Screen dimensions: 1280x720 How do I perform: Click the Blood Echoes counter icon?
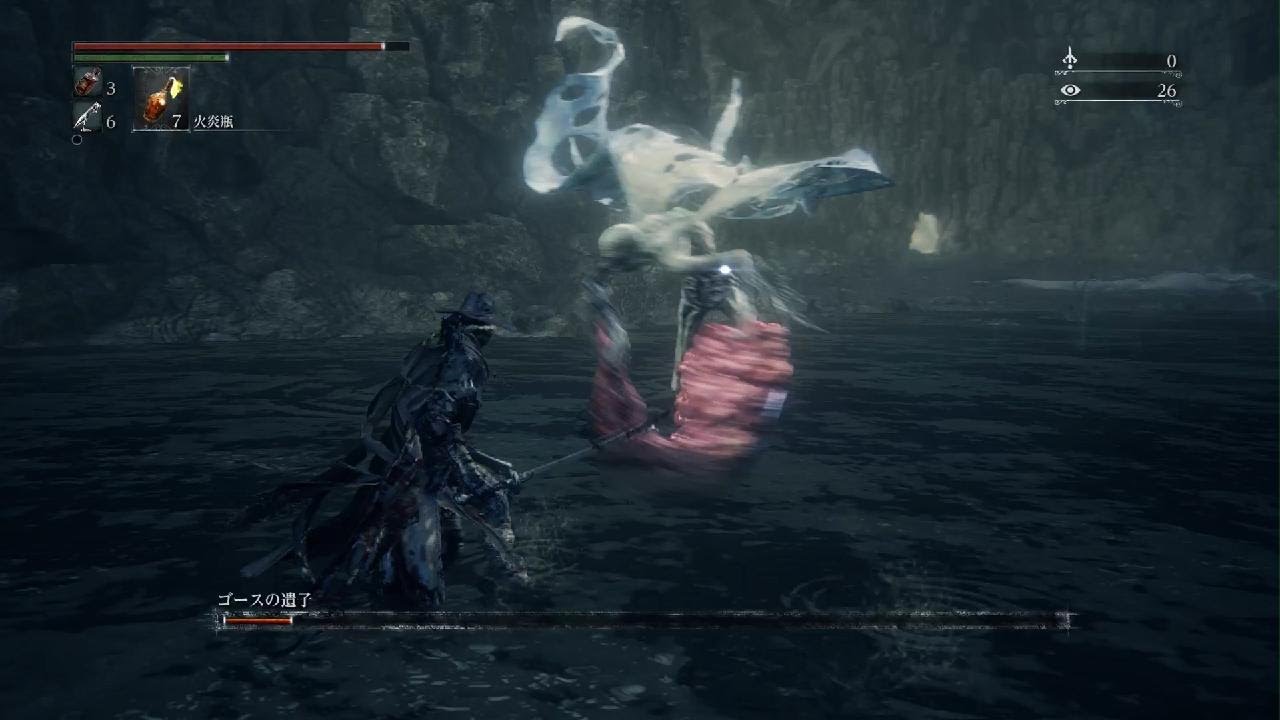(x=1070, y=58)
